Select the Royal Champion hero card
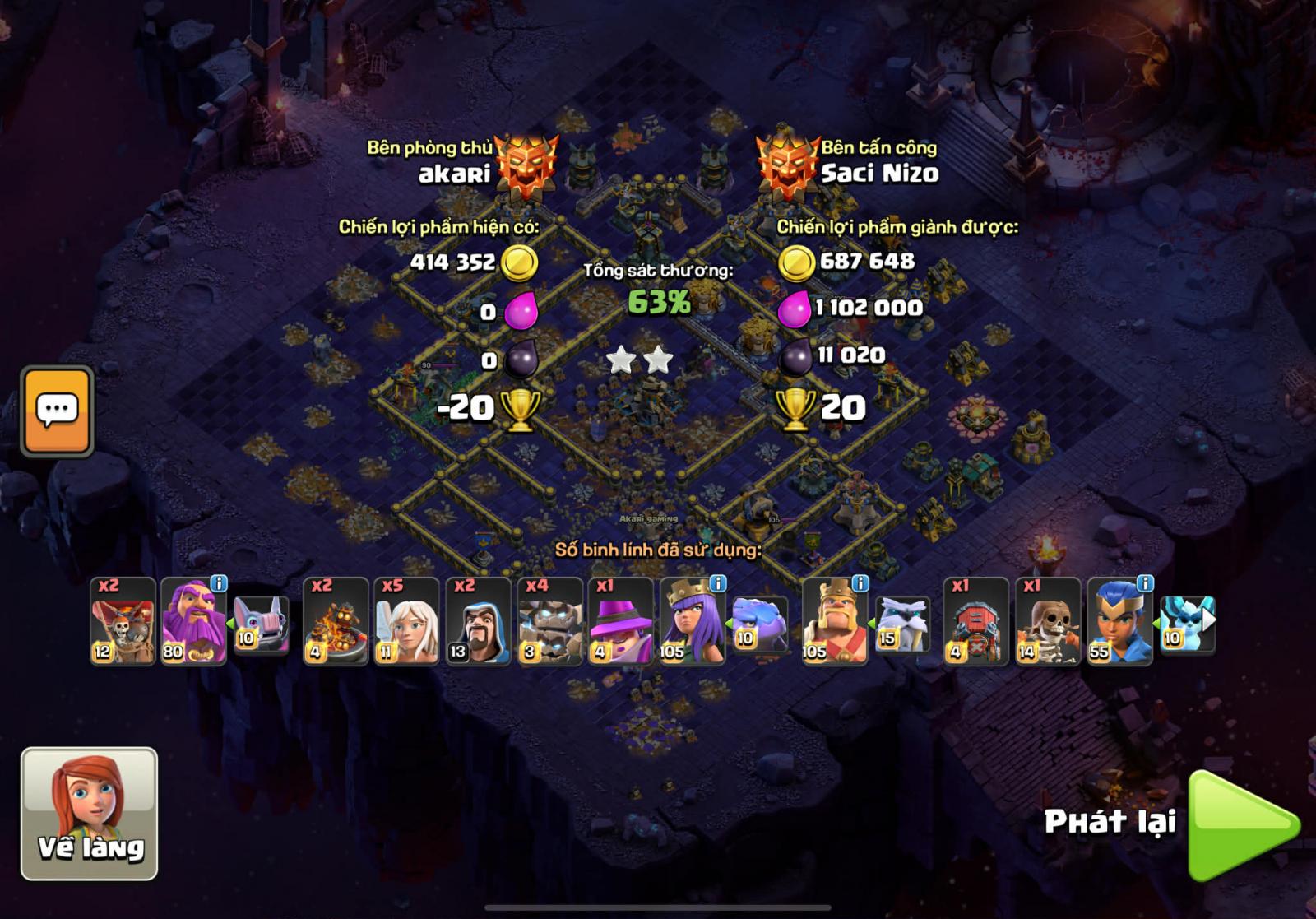Viewport: 1316px width, 919px height. click(1119, 621)
